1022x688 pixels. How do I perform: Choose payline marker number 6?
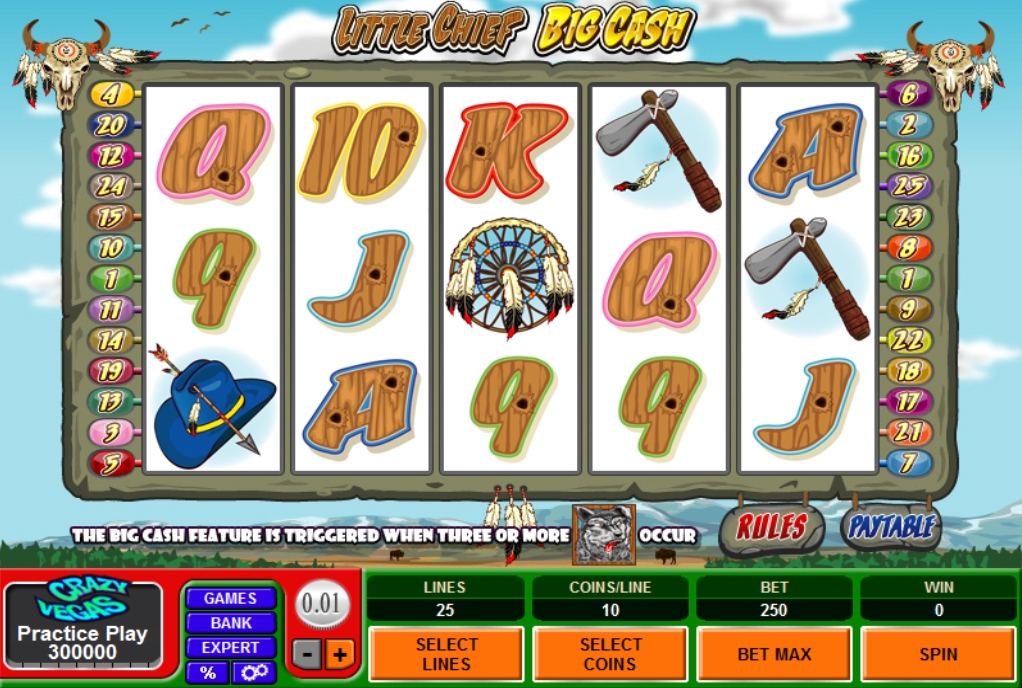[909, 95]
